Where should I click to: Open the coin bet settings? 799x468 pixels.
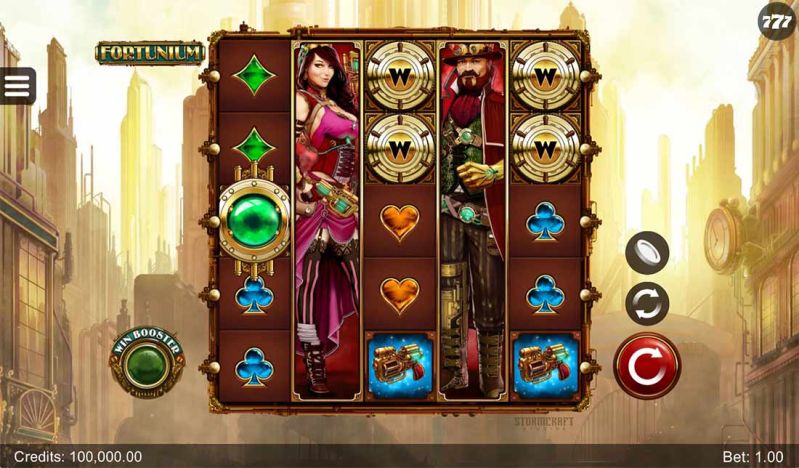[647, 252]
